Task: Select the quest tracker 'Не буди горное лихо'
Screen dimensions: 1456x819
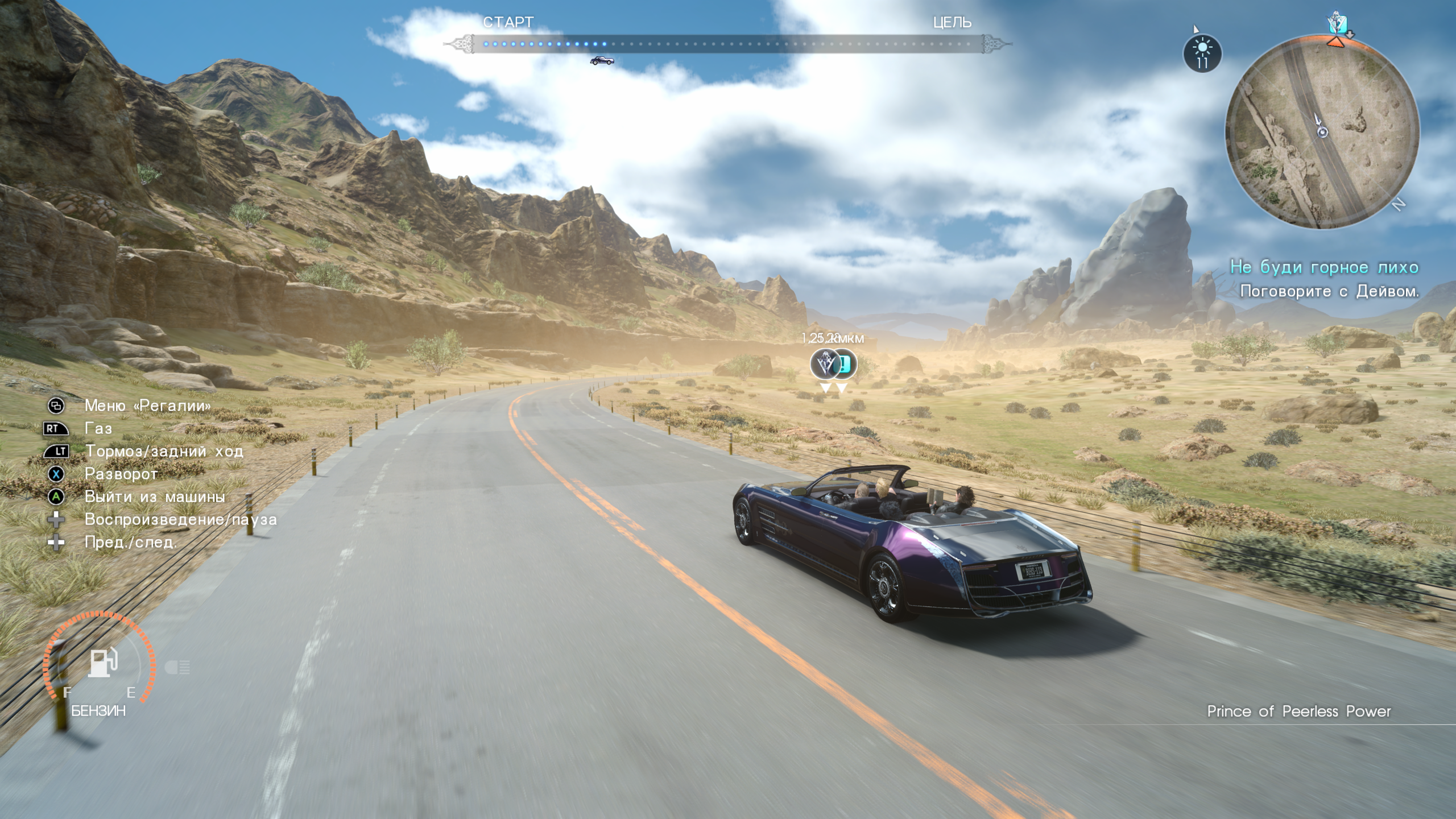Action: click(x=1324, y=267)
